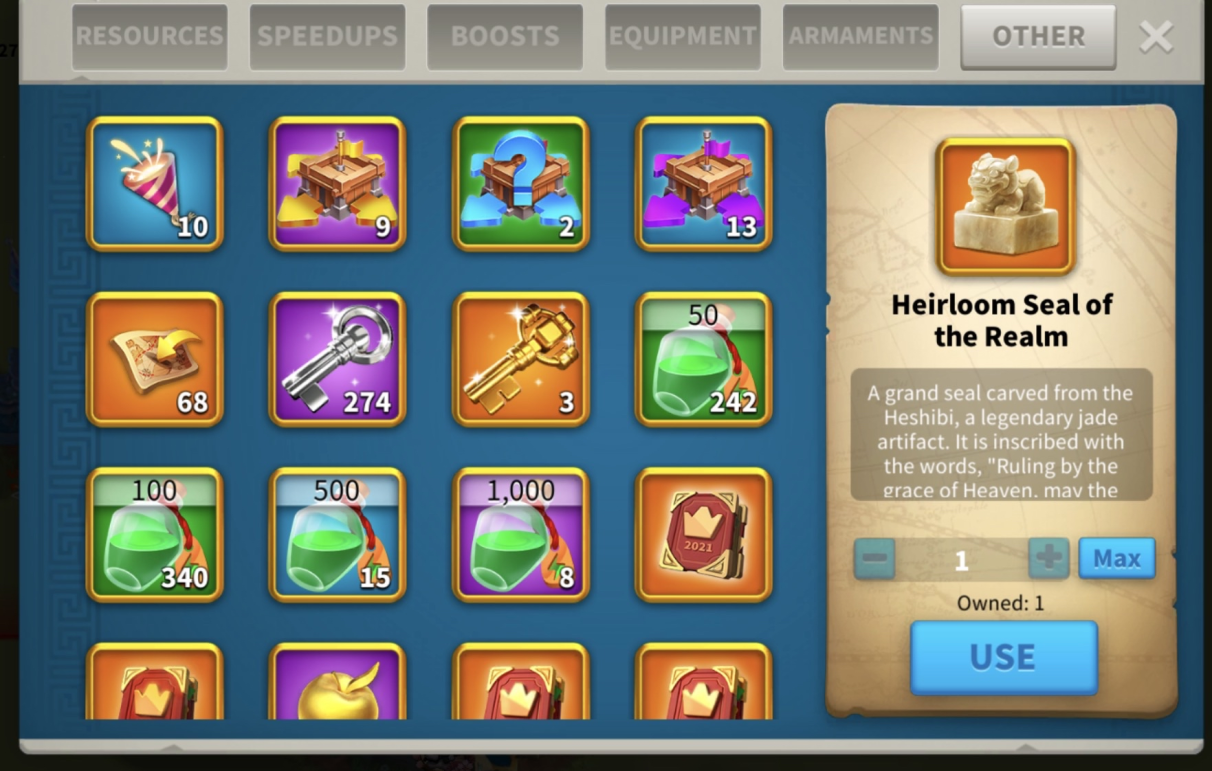Select the 1,000 action point potion
The width and height of the screenshot is (1212, 771).
point(521,534)
